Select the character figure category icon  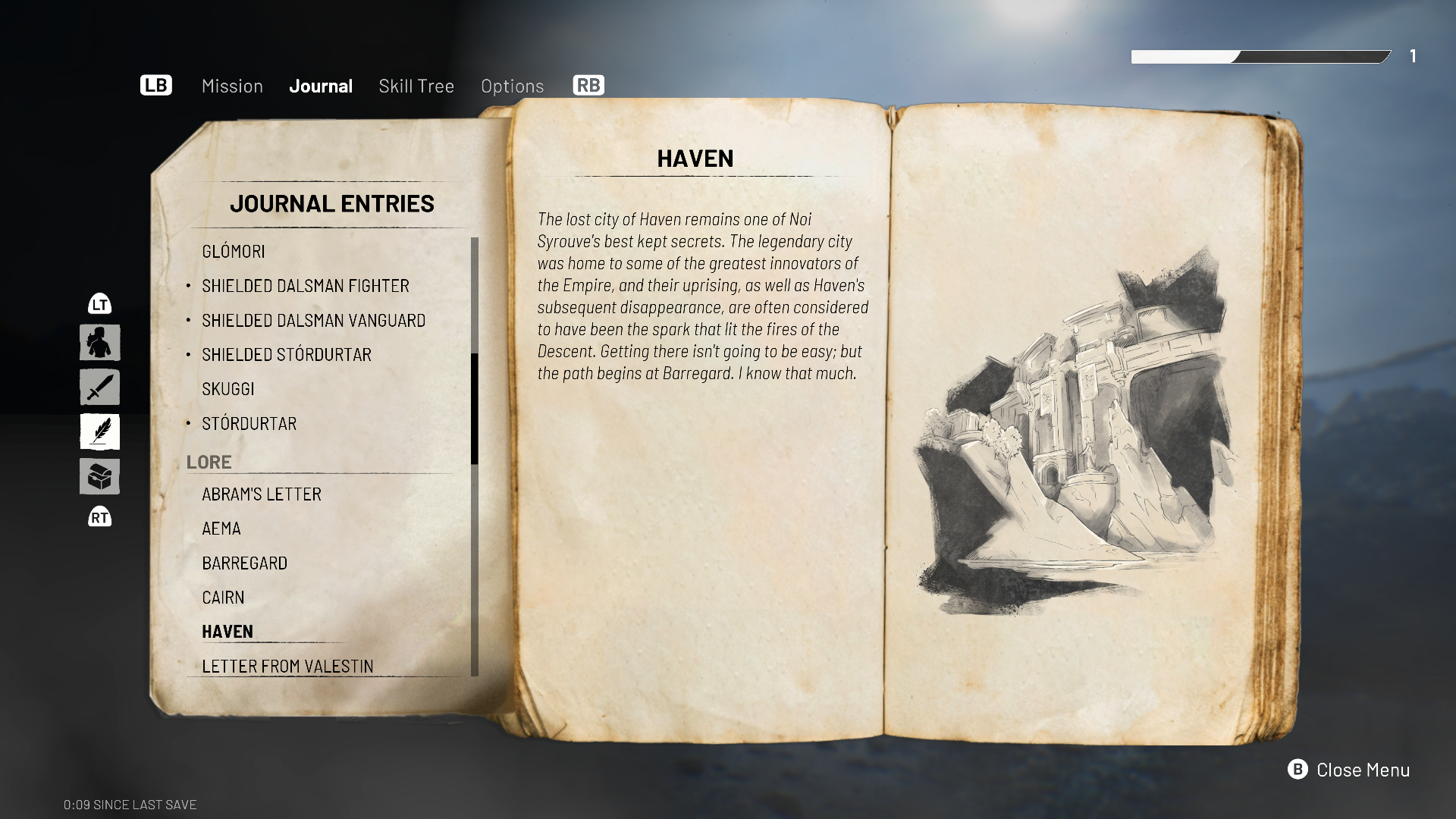click(100, 343)
